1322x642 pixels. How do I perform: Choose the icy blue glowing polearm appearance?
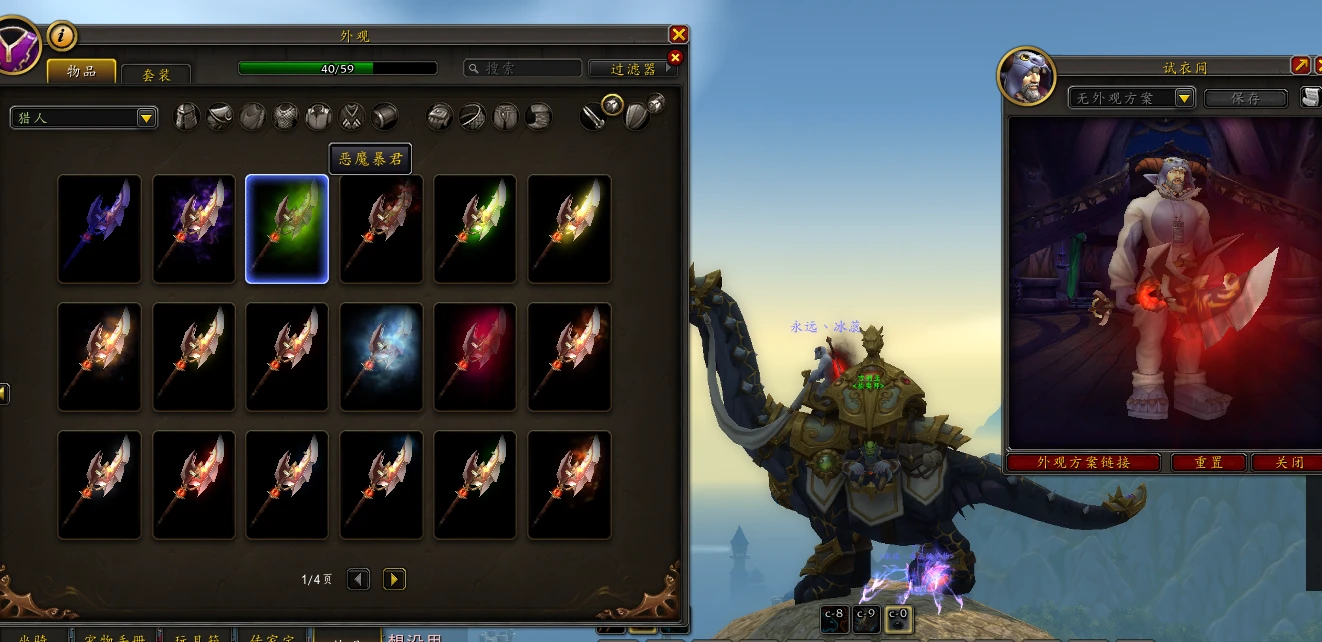[381, 357]
